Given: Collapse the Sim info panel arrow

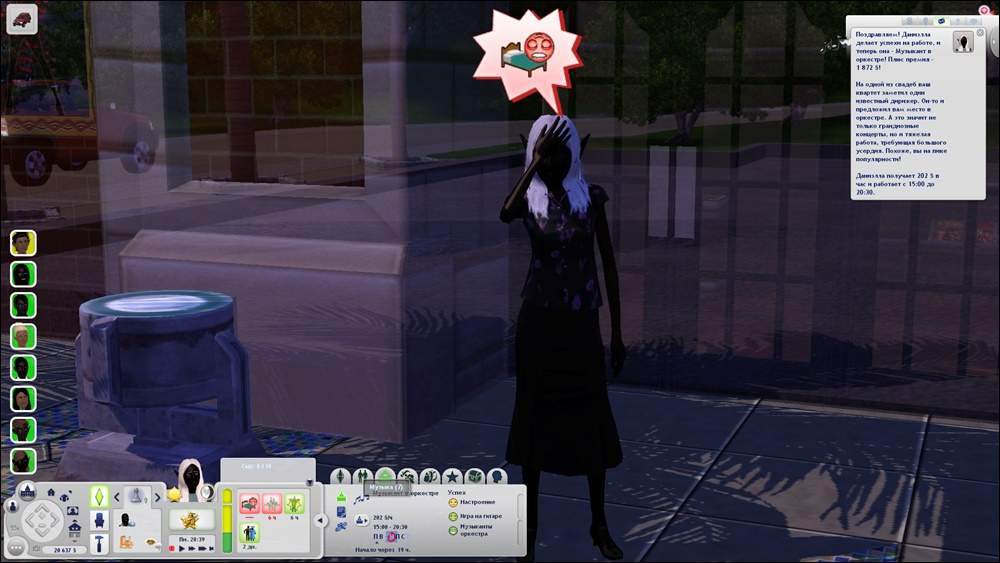Looking at the screenshot, I should pos(319,520).
